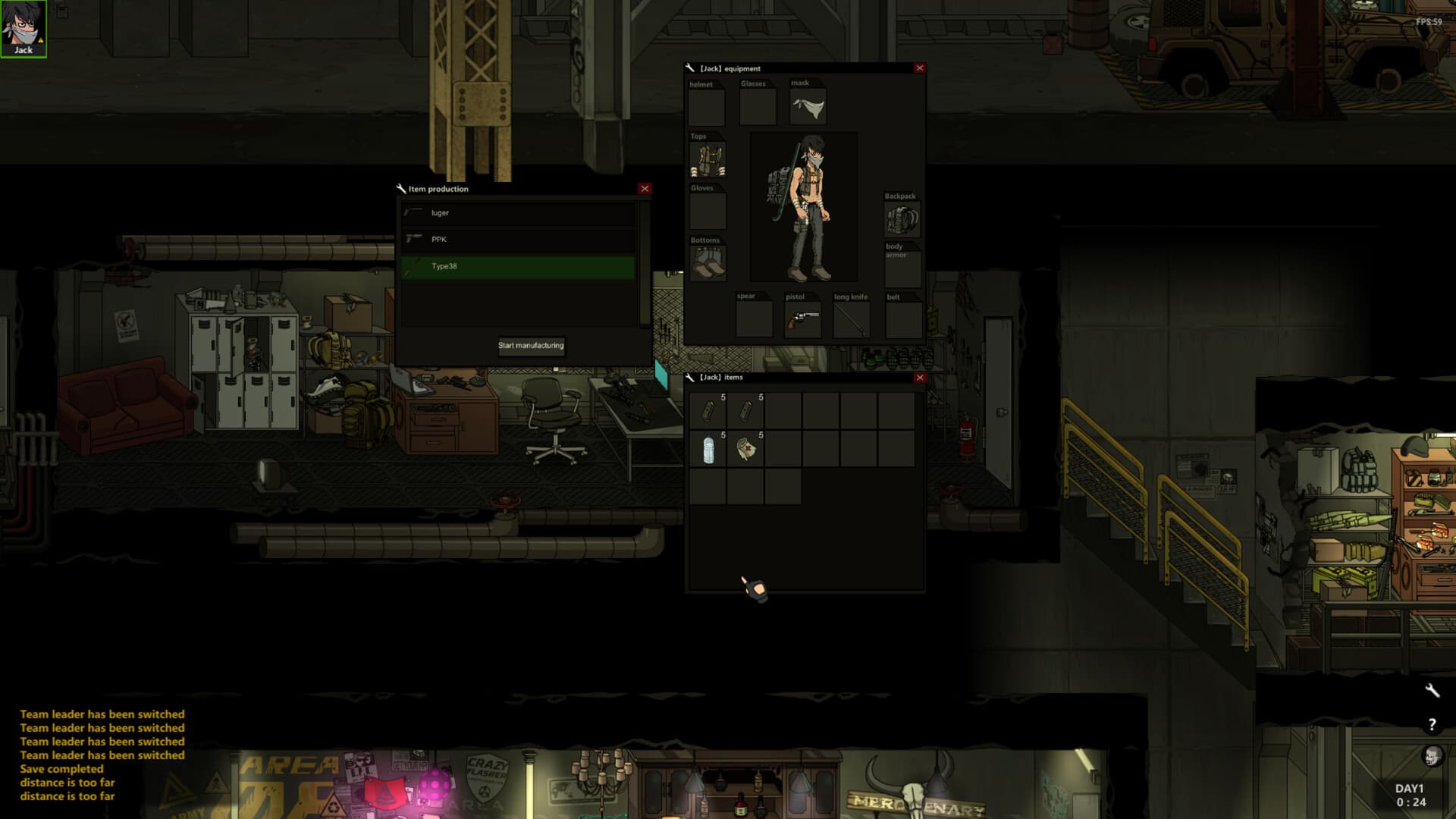Screen dimensions: 1456x819
Task: Click the equipped Backpack slot
Action: pos(902,220)
